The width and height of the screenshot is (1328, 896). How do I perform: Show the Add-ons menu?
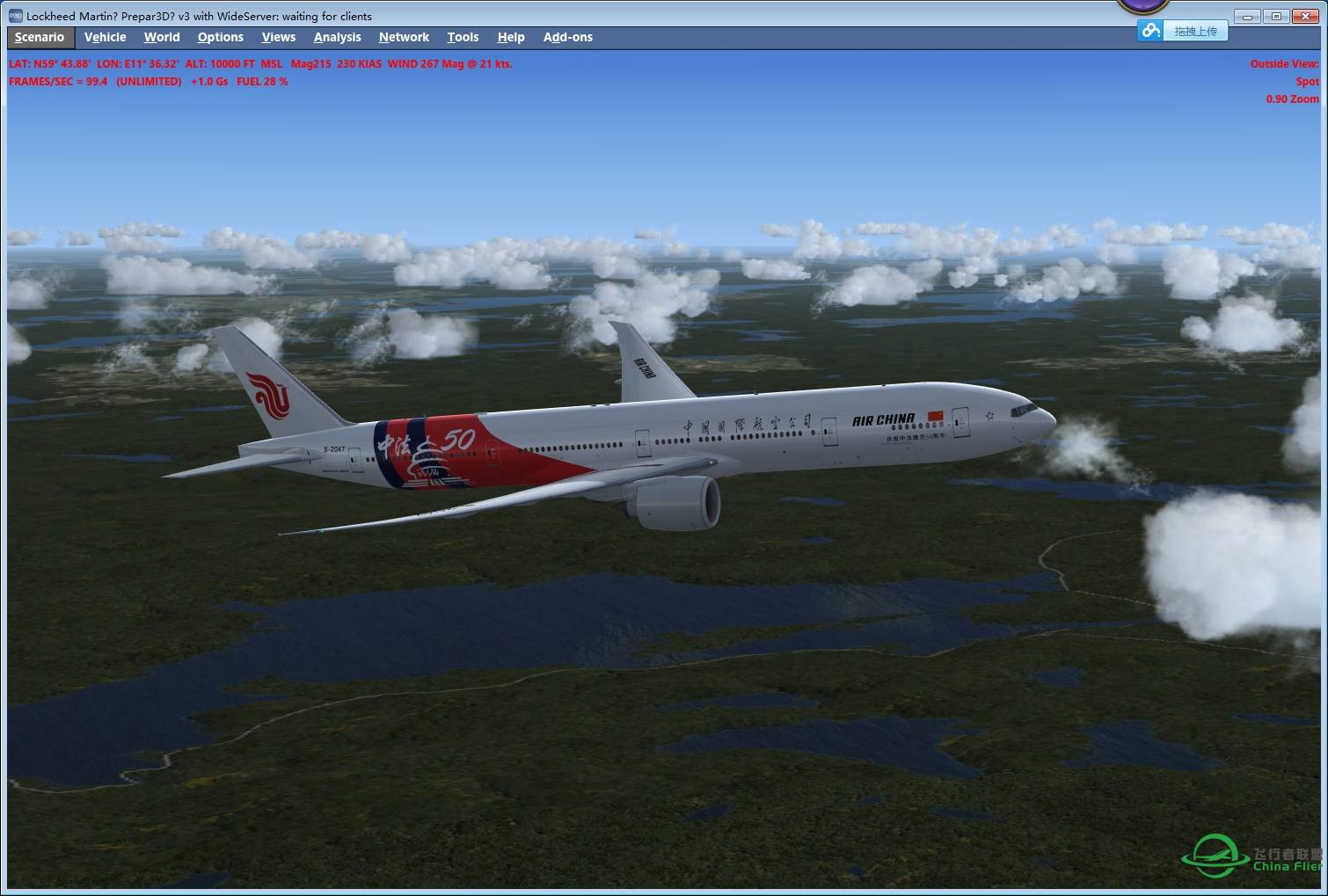567,37
